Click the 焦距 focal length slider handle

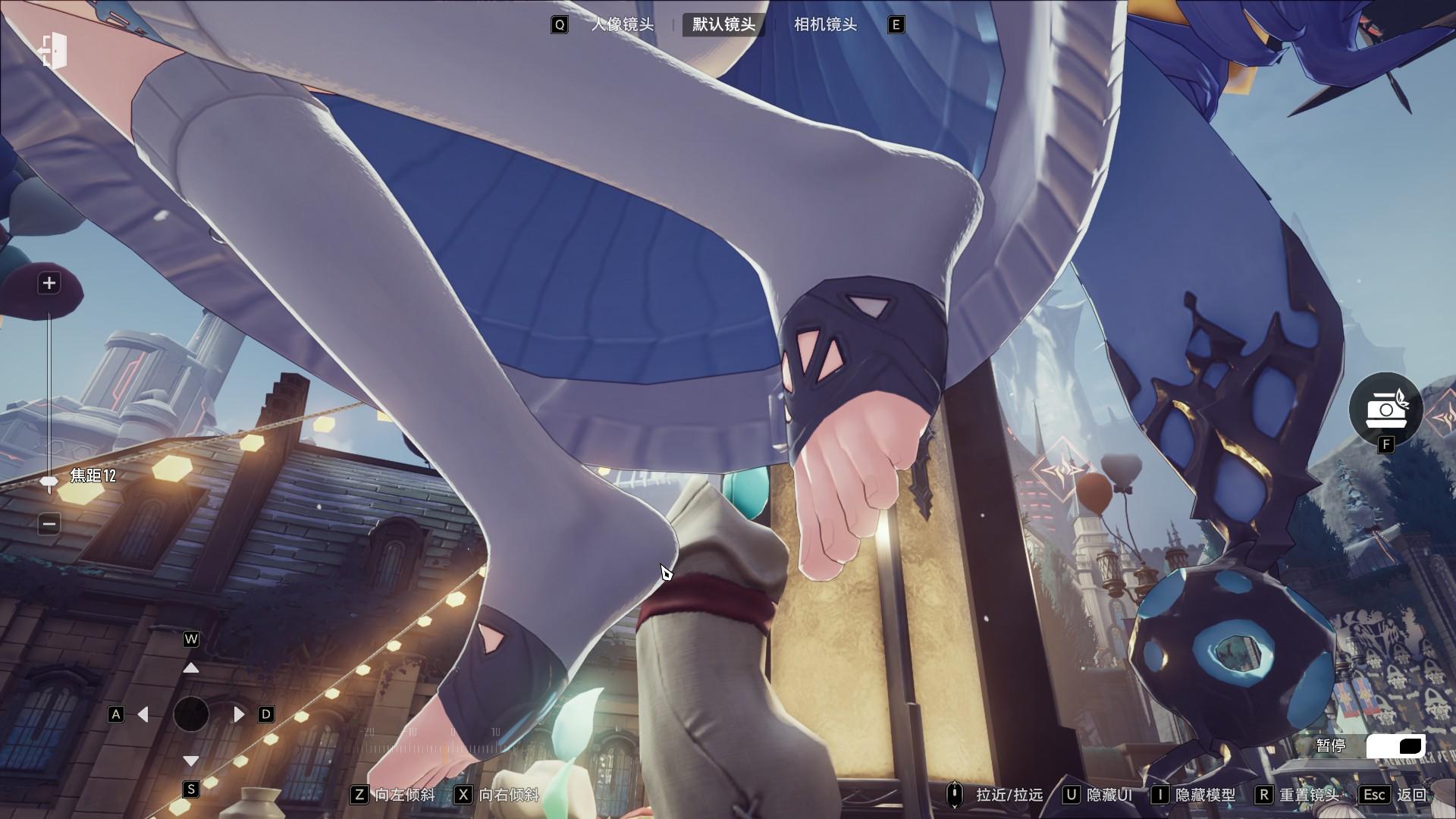point(49,482)
